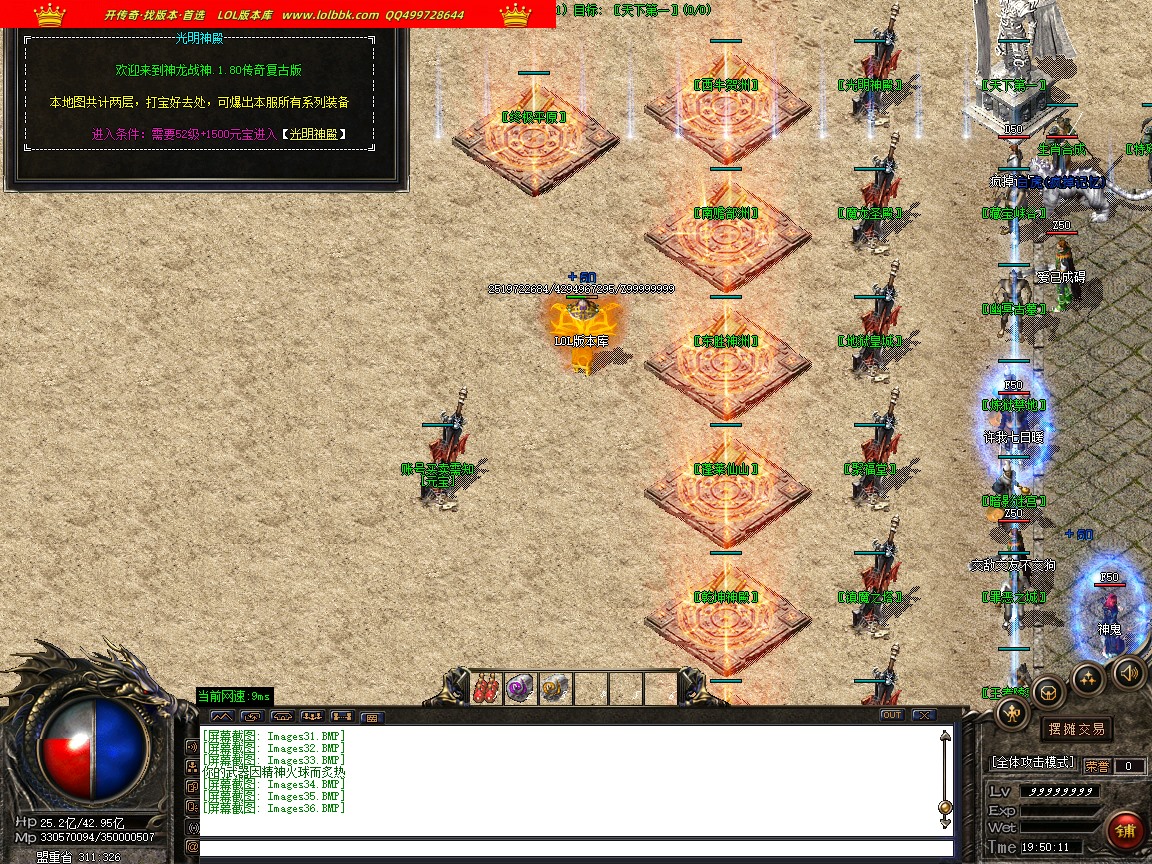Select the first chat toolbar mountain icon

[221, 716]
